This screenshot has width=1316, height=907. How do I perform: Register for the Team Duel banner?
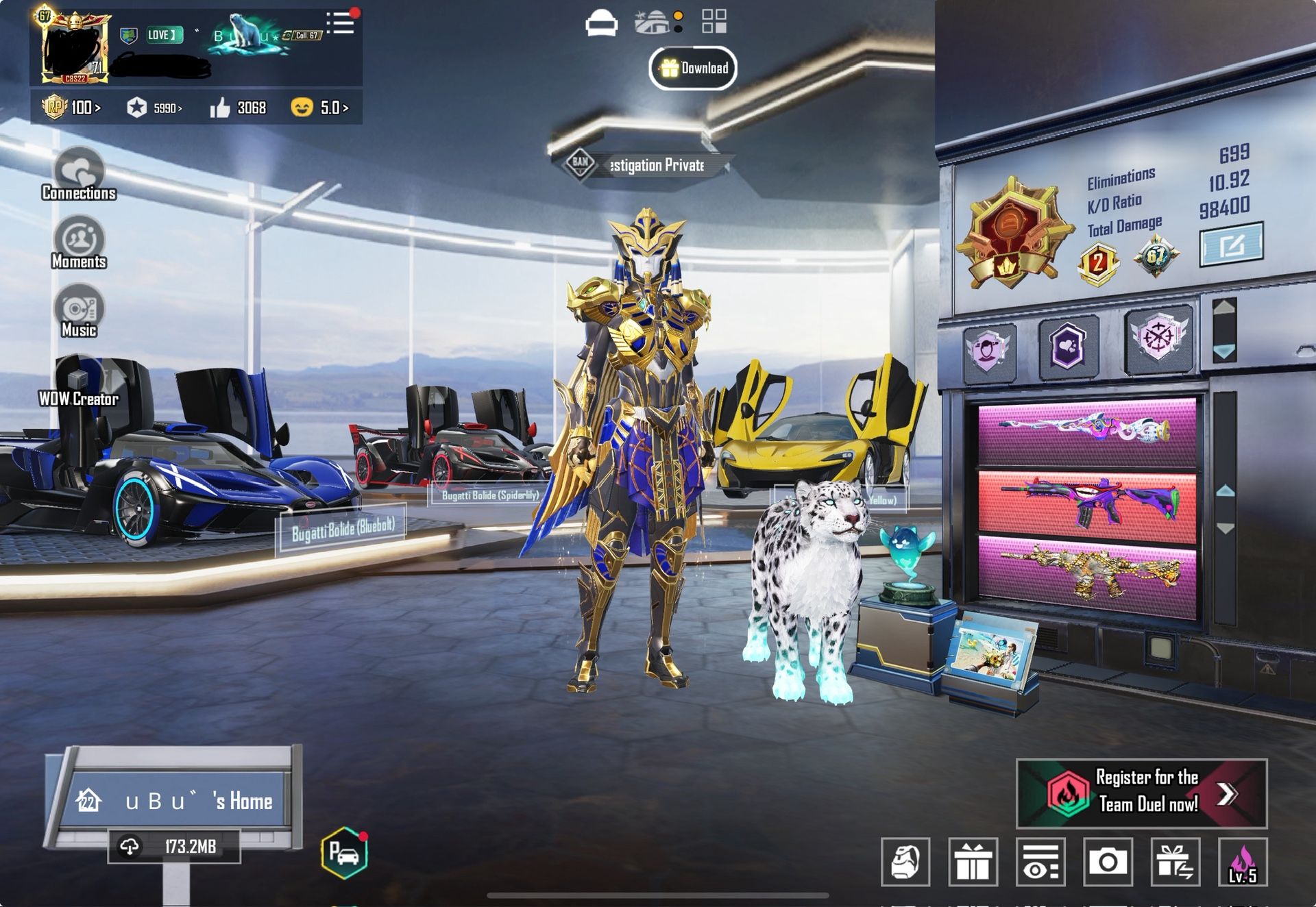[x=1141, y=793]
